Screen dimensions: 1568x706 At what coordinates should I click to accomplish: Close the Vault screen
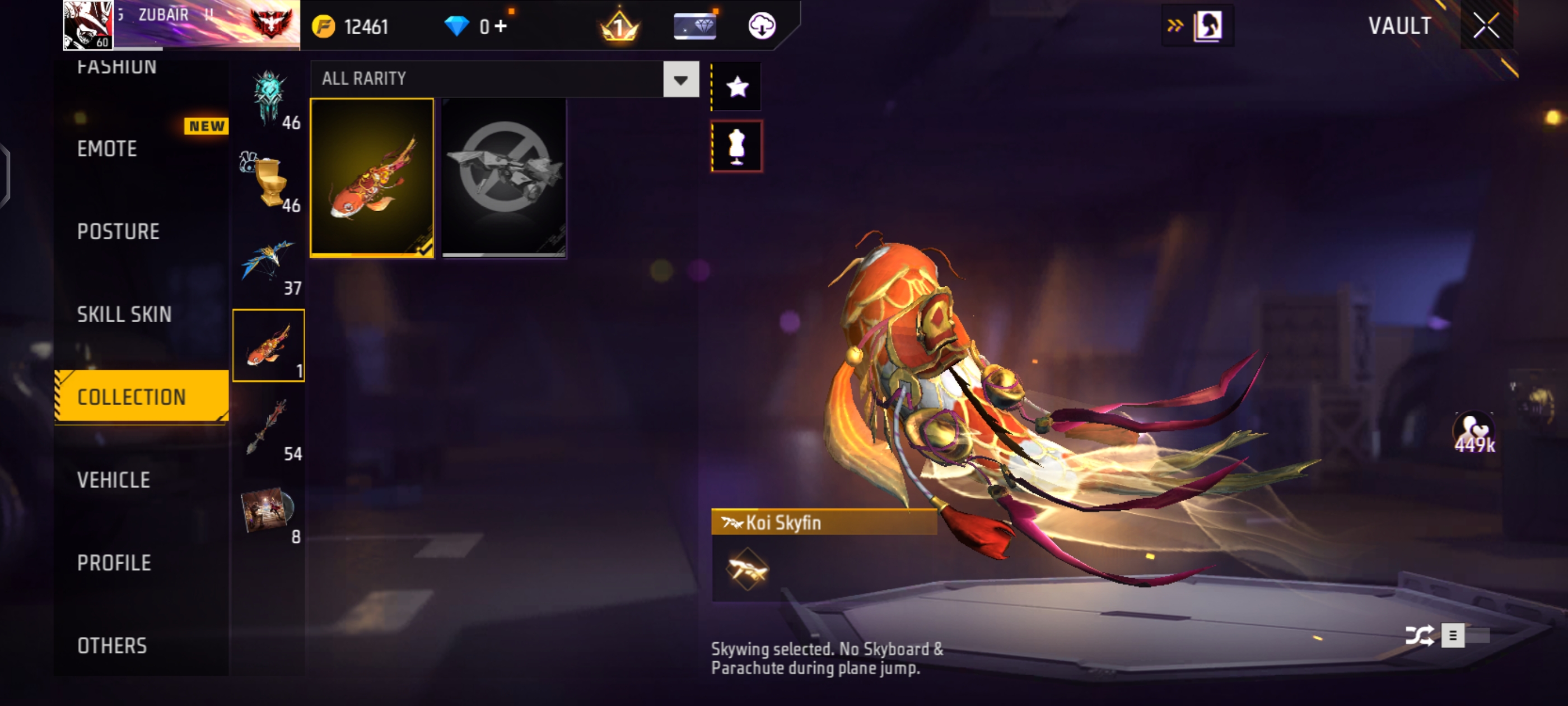tap(1486, 26)
